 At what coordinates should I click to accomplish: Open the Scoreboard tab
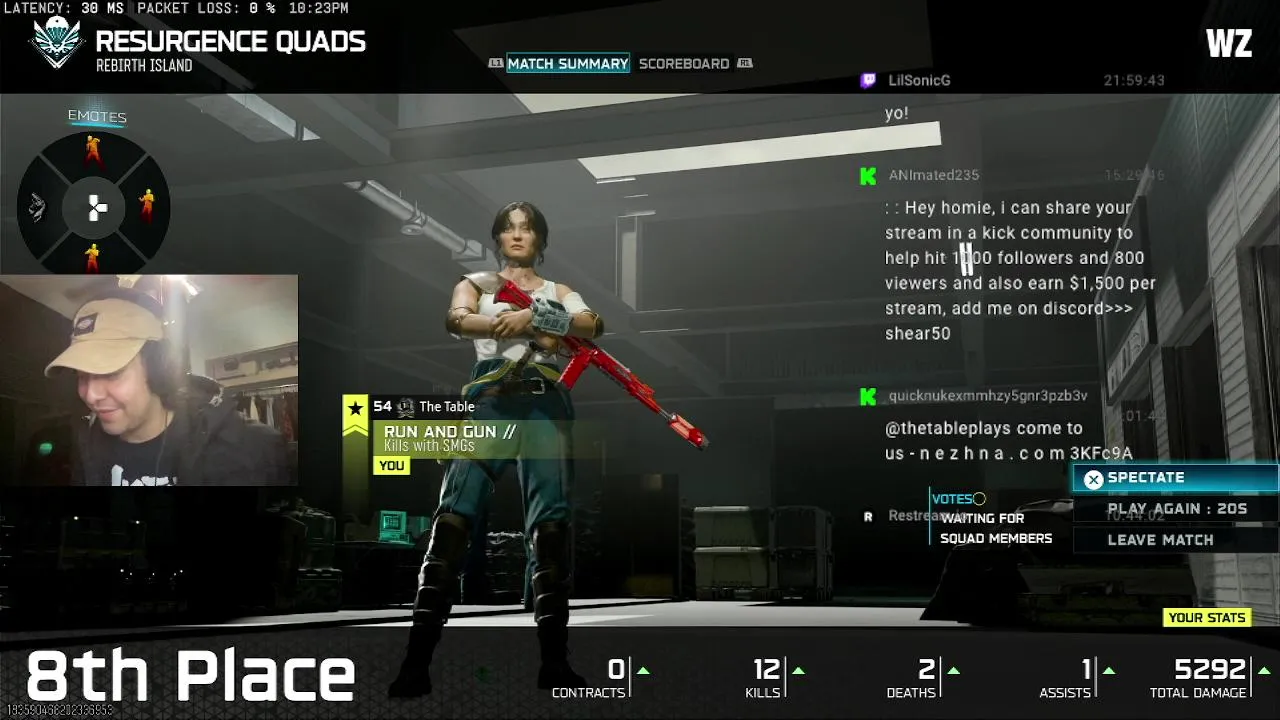(684, 63)
